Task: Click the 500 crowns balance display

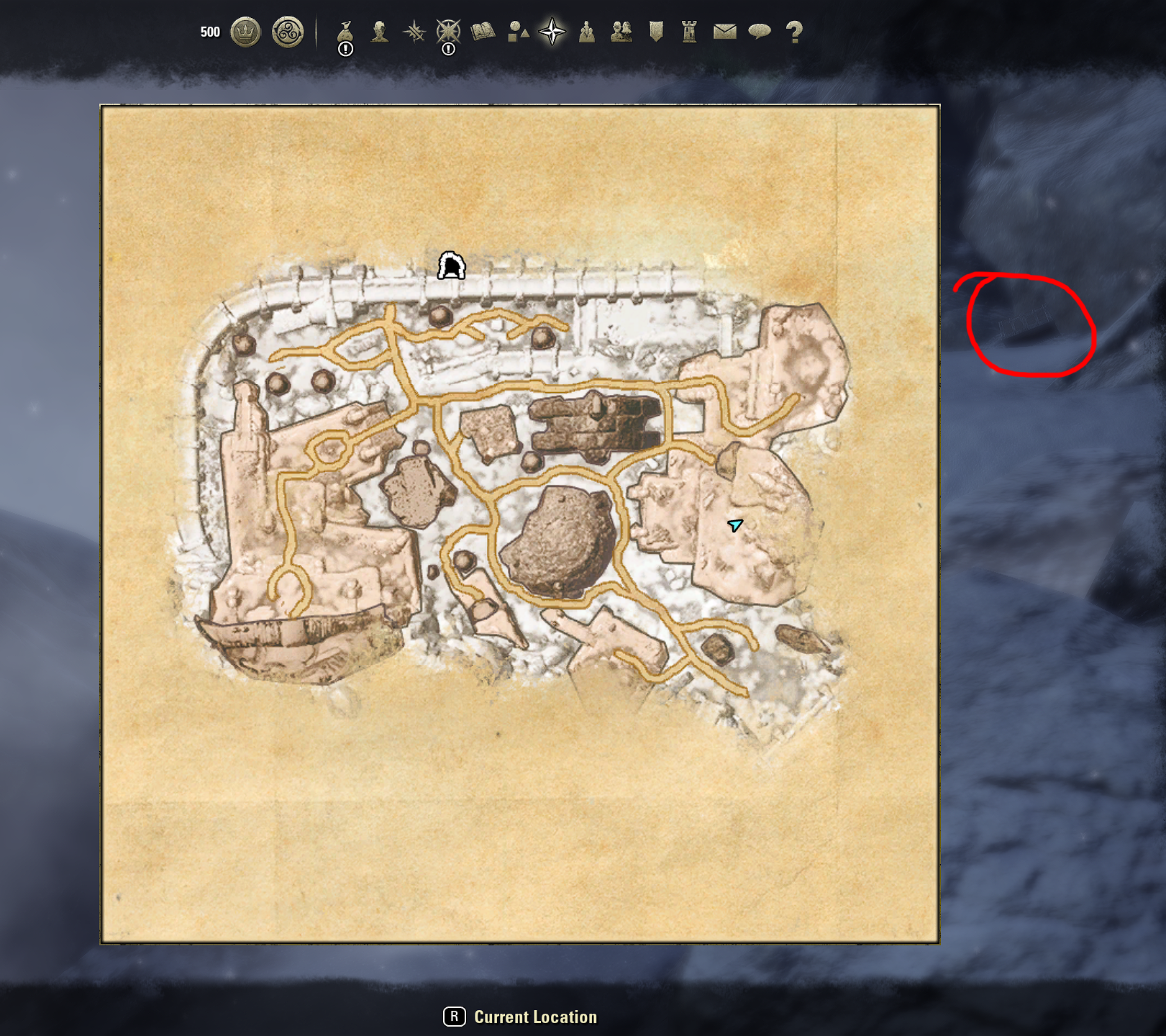Action: (209, 29)
